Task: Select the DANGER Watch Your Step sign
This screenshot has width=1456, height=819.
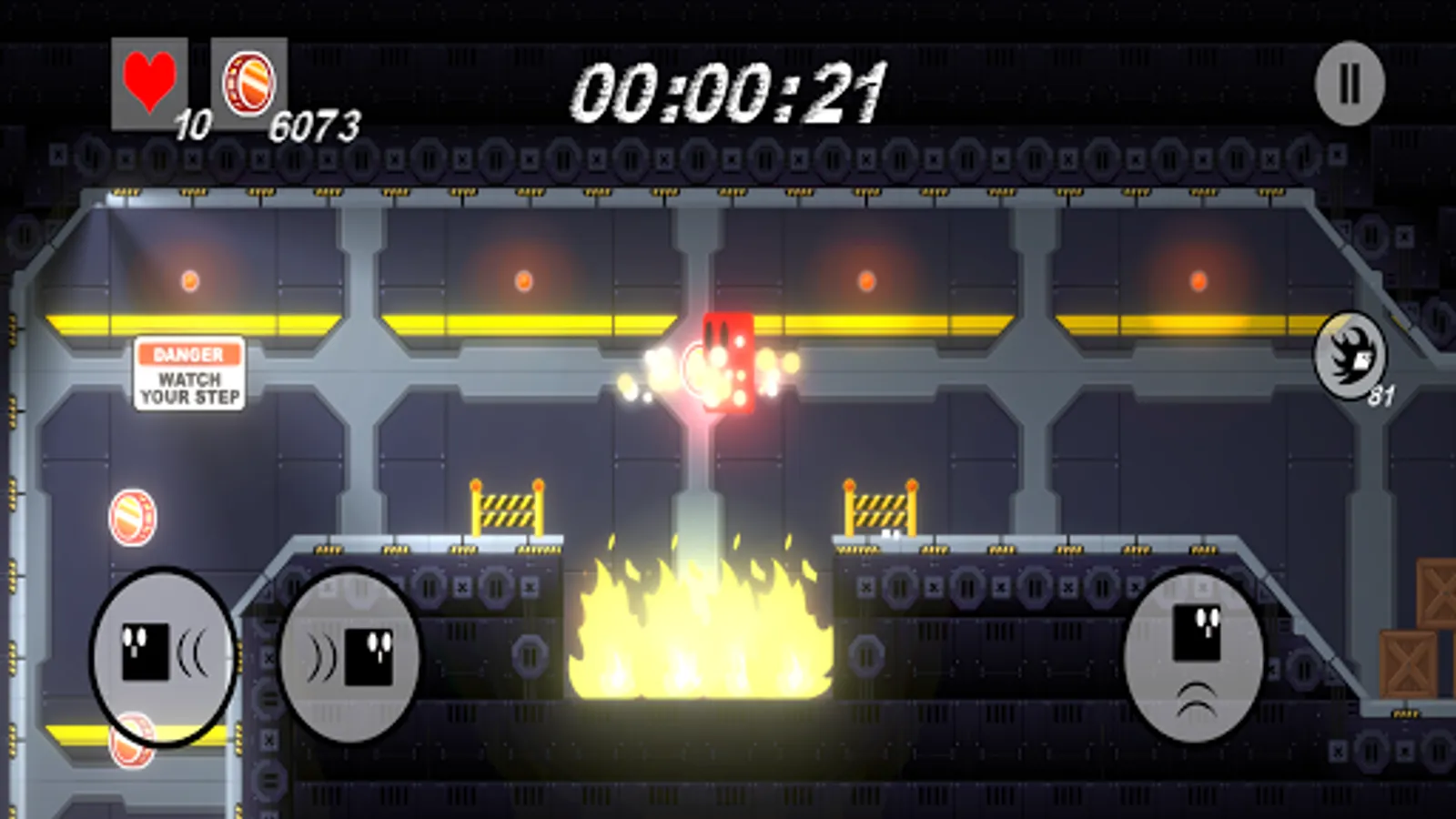Action: click(x=187, y=373)
